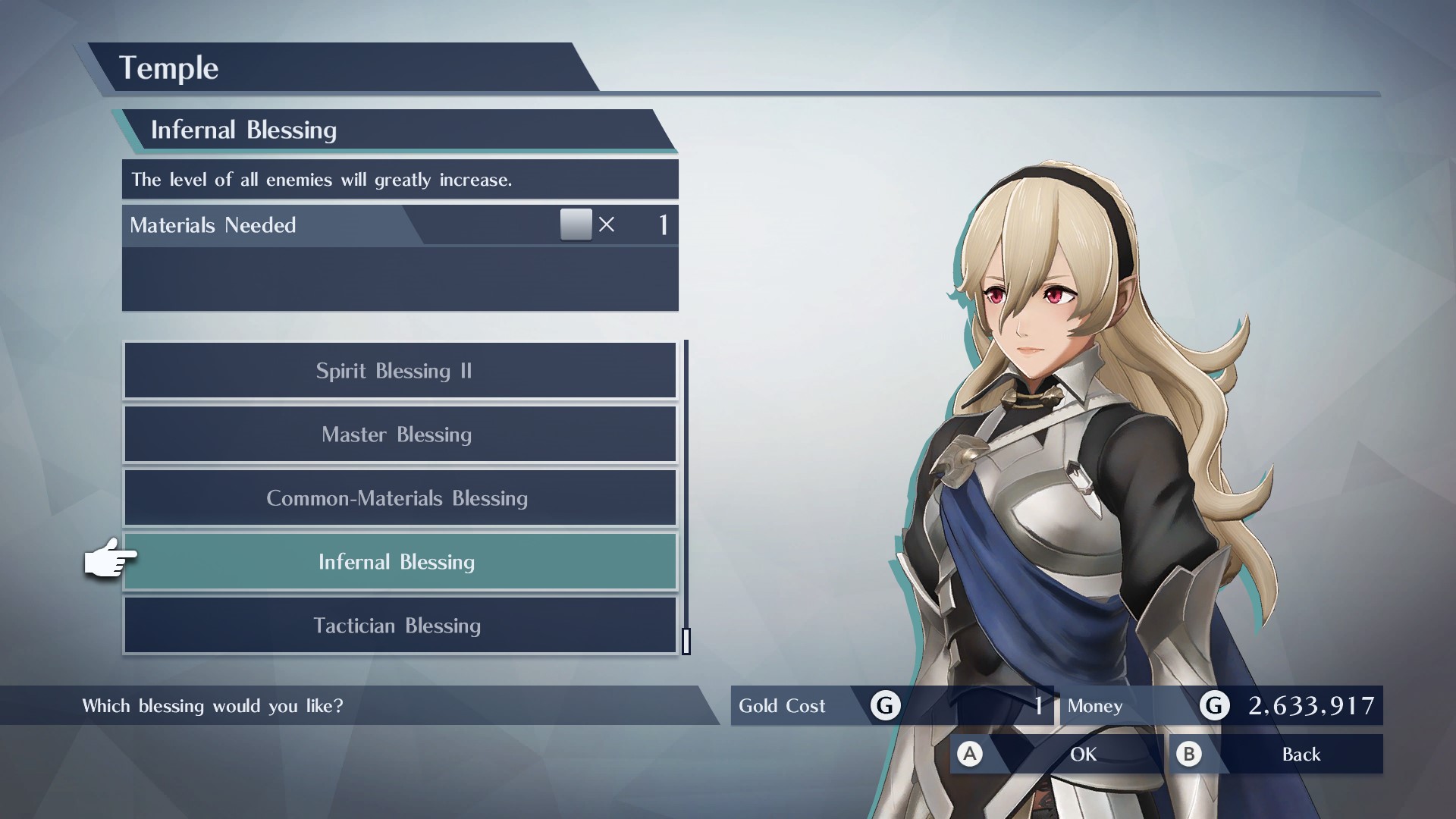Choose the Tactician Blessing entry

(400, 626)
